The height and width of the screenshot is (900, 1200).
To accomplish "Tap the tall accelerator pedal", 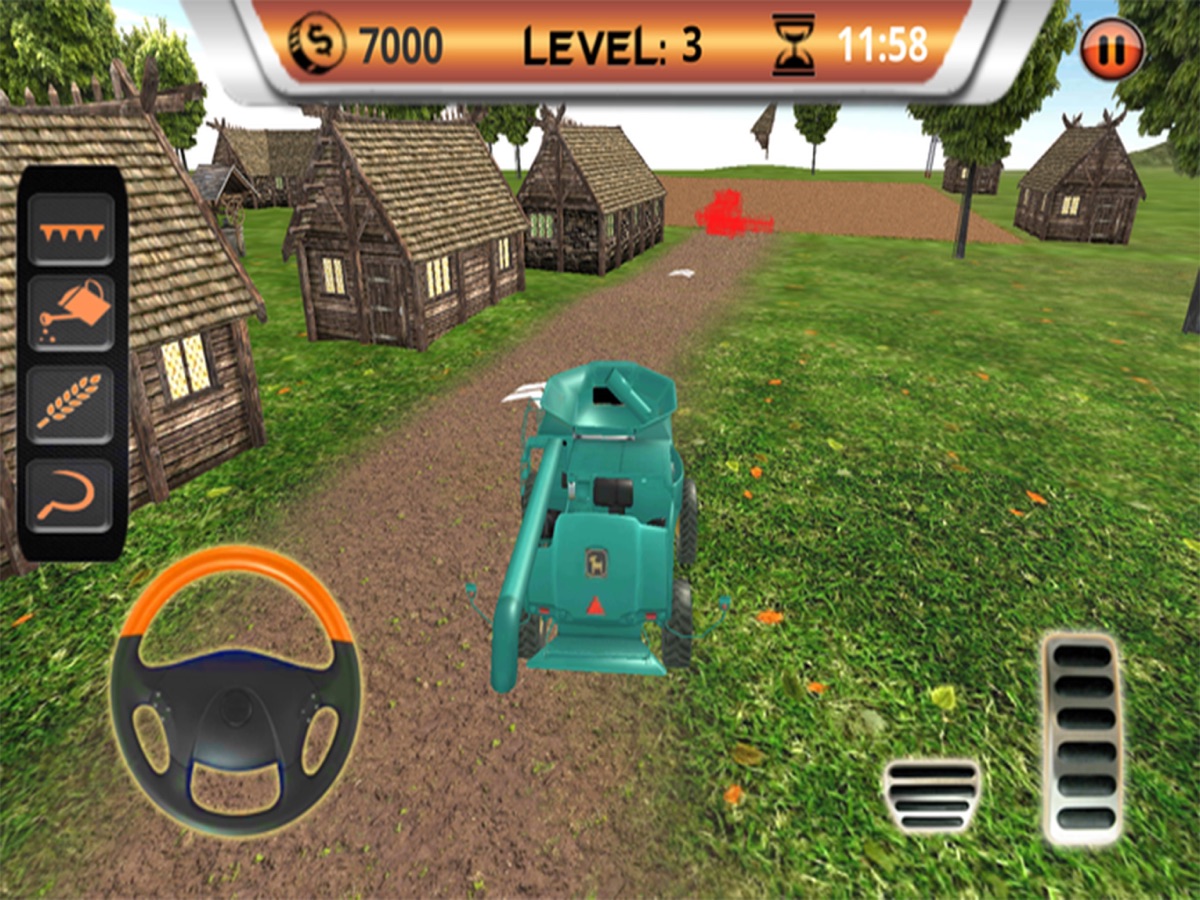I will tap(1082, 739).
